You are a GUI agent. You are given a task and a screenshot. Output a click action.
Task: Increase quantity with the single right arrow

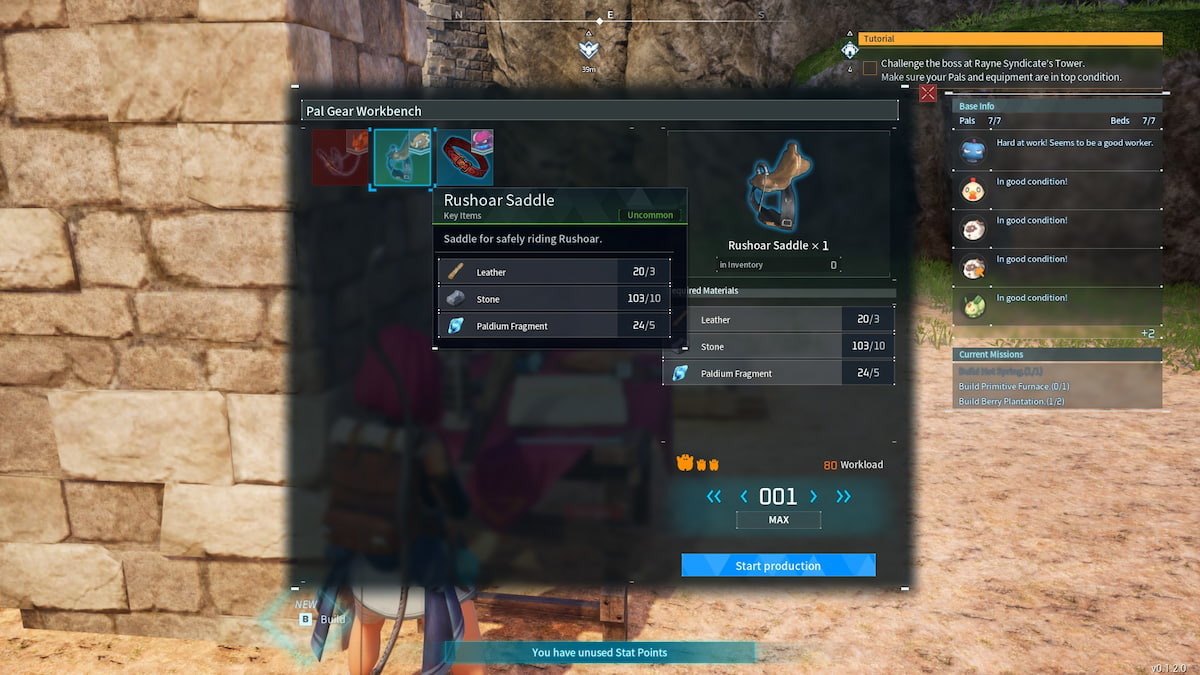tap(813, 496)
